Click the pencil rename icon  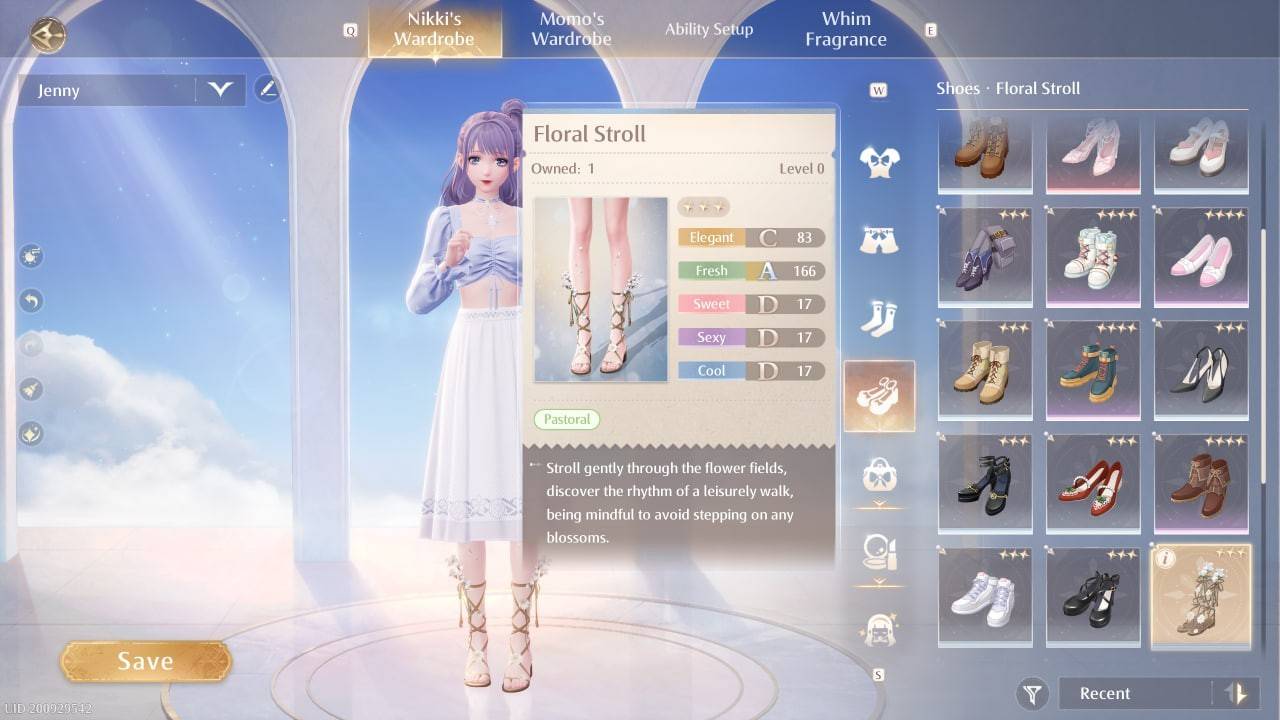point(267,89)
